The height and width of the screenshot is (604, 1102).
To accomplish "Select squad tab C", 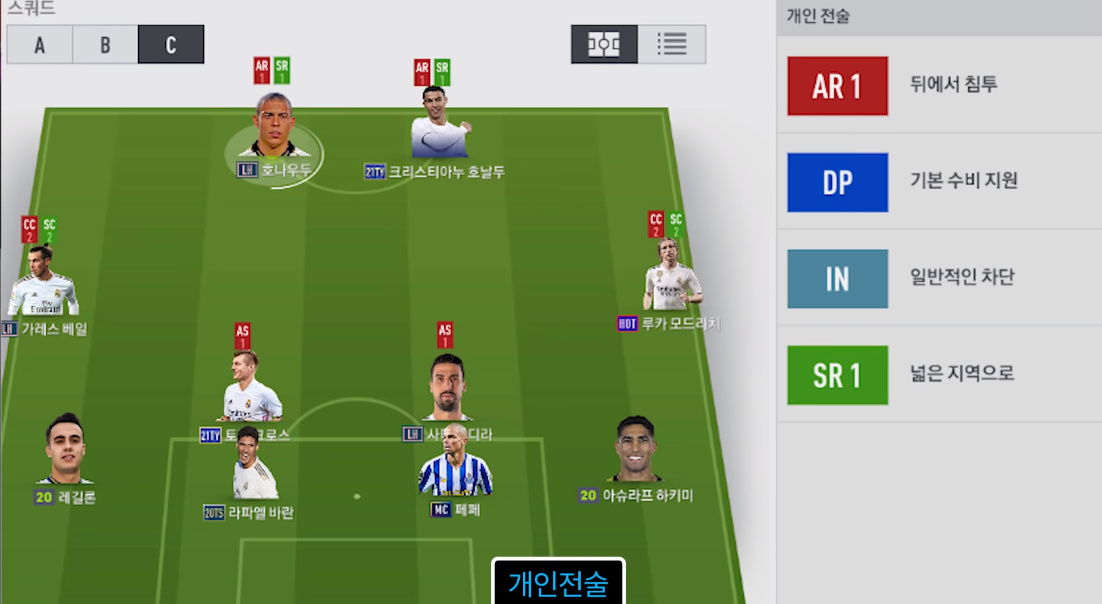I will point(171,45).
